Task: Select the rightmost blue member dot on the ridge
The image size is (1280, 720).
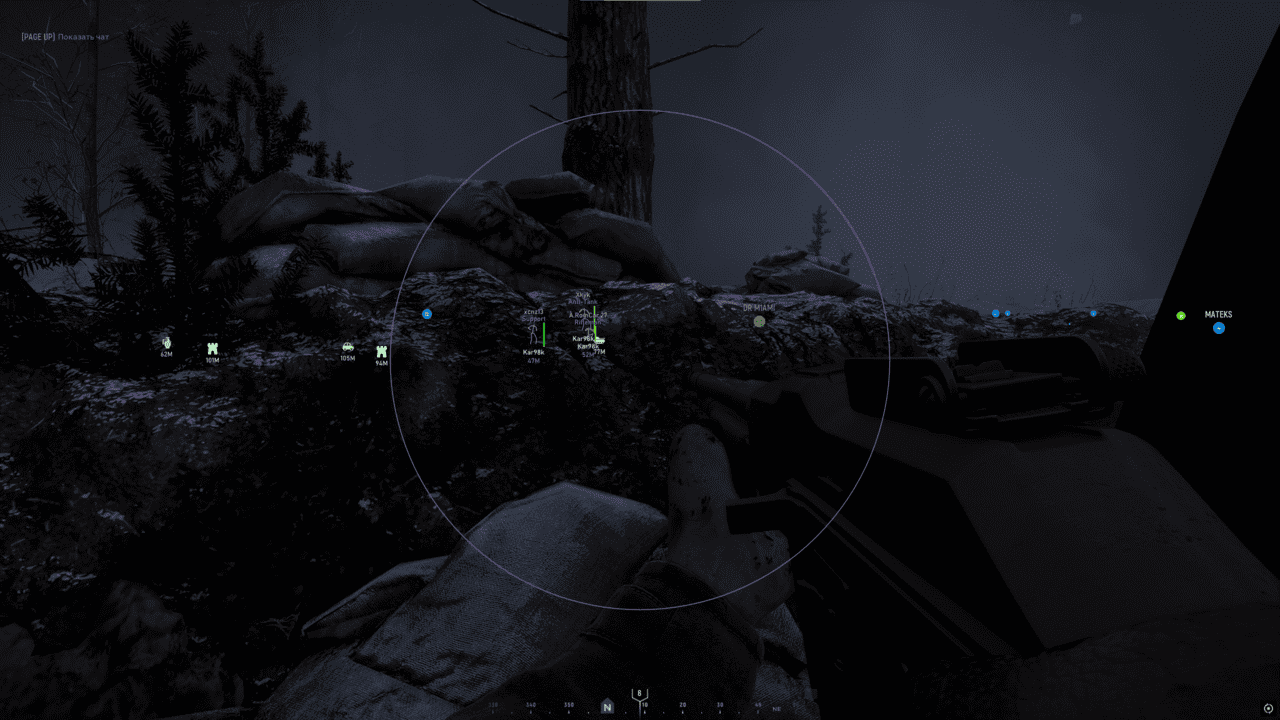Action: (x=1093, y=313)
